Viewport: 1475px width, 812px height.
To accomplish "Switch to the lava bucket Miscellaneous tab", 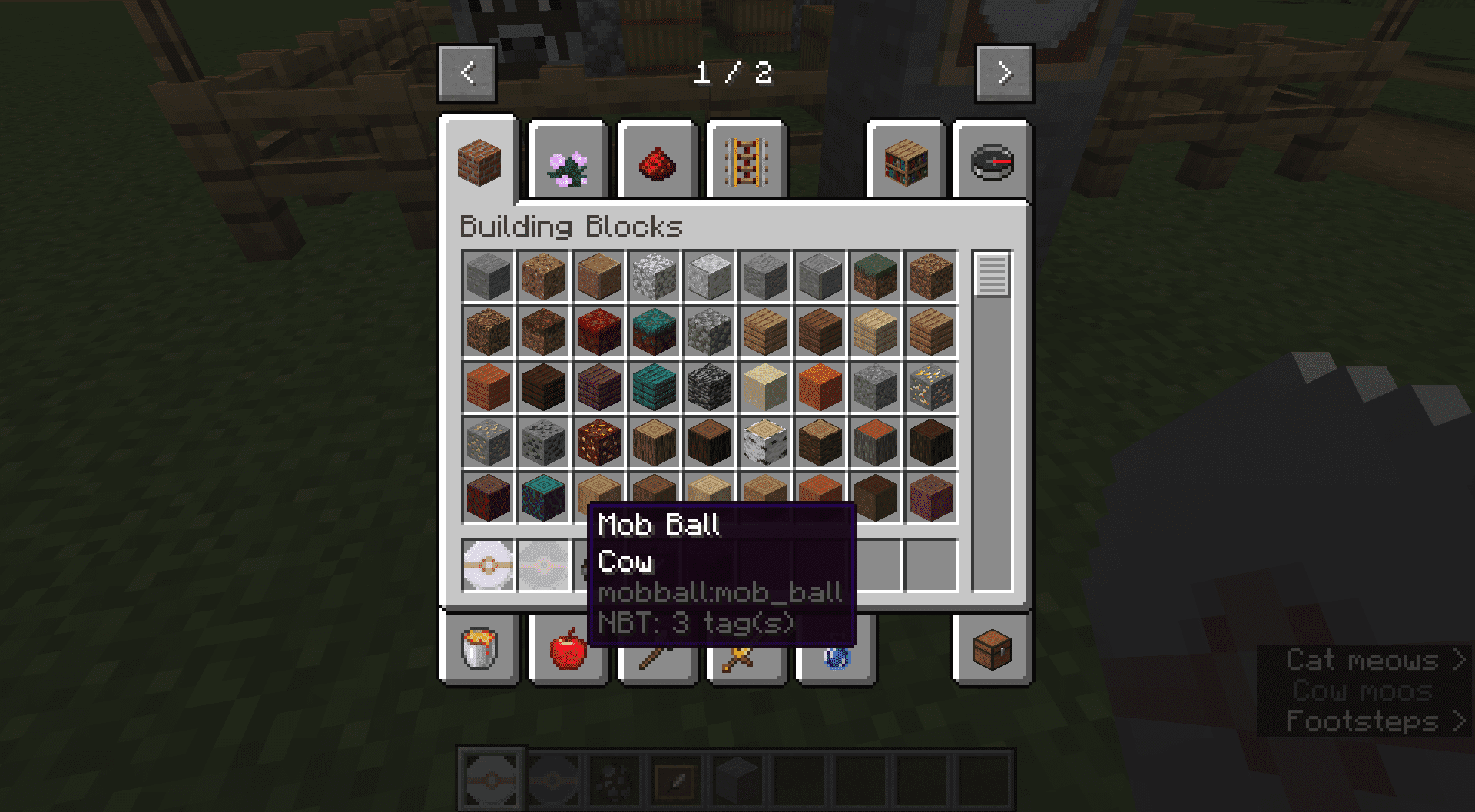I will click(479, 648).
